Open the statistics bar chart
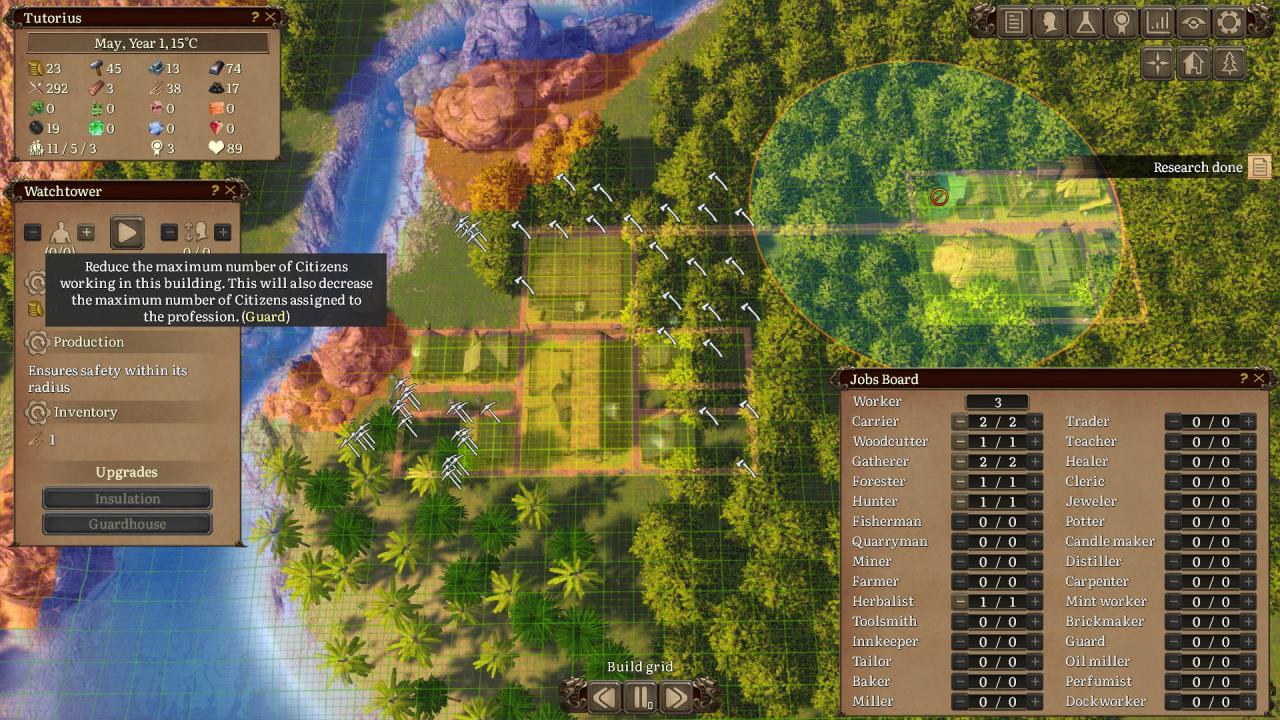Image resolution: width=1280 pixels, height=720 pixels. tap(1158, 23)
